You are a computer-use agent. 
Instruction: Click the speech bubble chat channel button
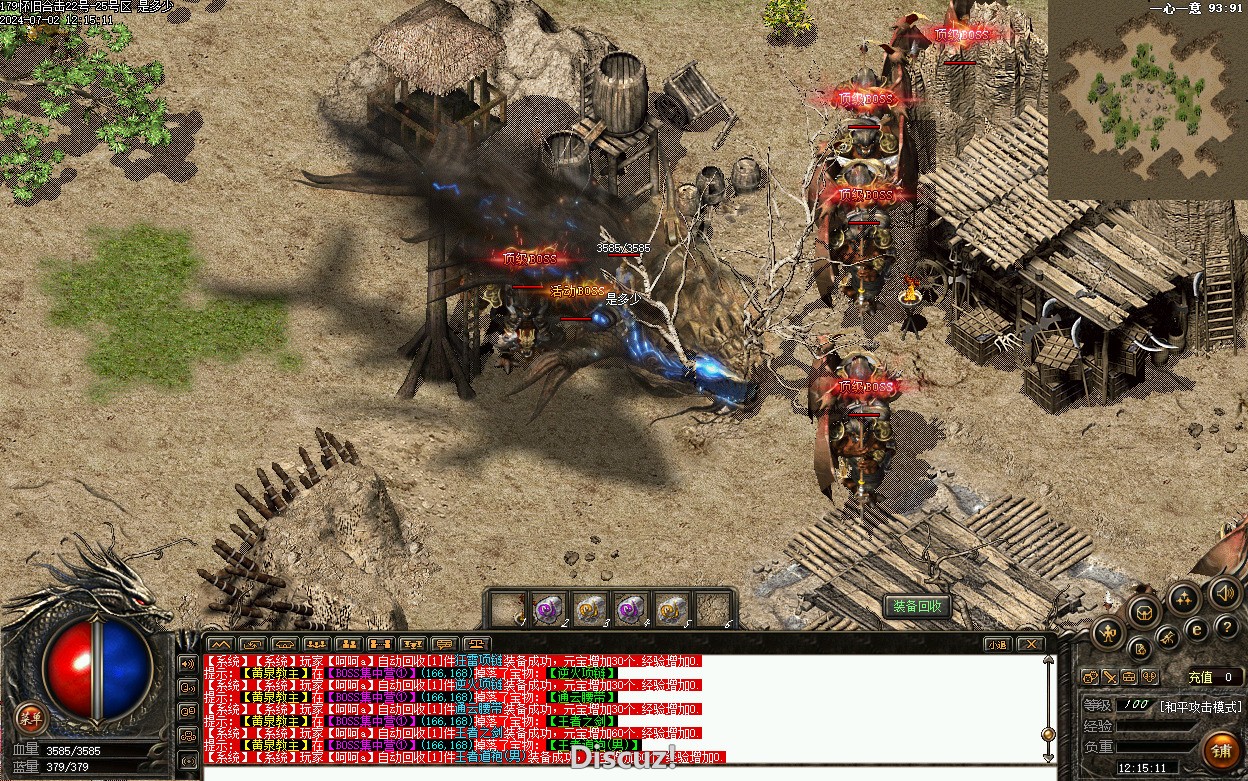[444, 644]
